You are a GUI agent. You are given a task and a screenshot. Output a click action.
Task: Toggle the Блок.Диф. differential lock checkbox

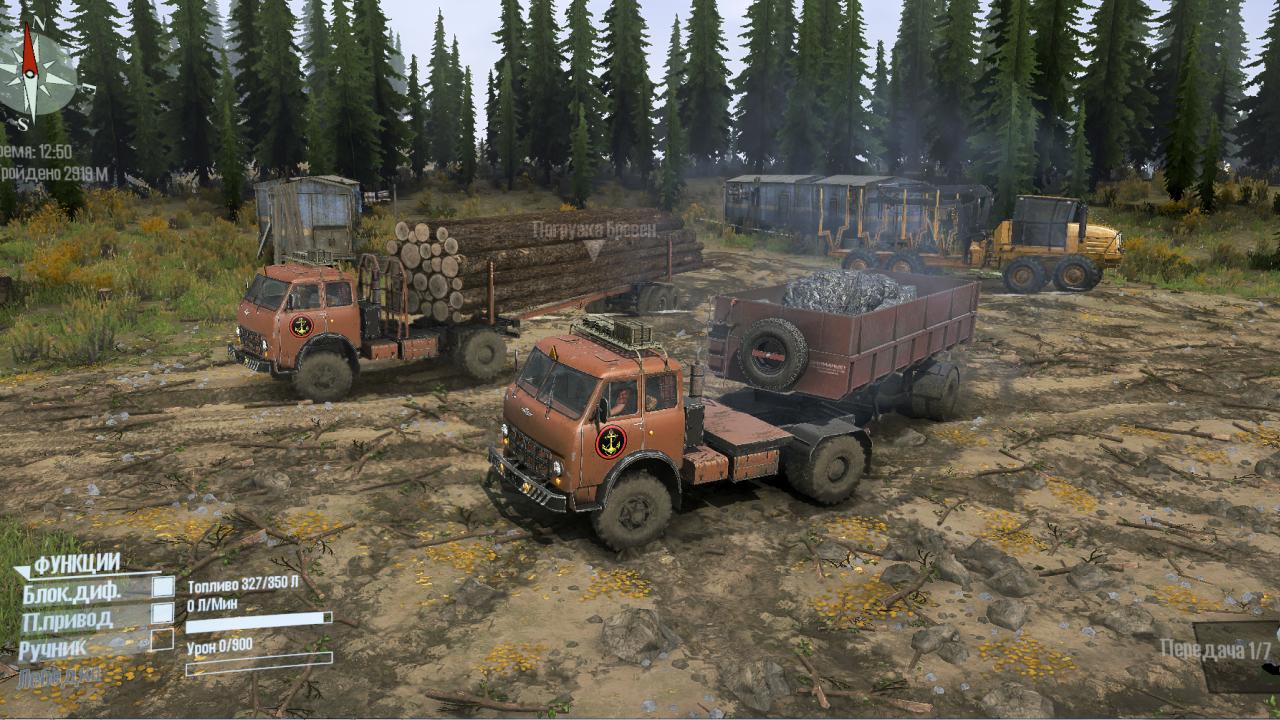162,587
